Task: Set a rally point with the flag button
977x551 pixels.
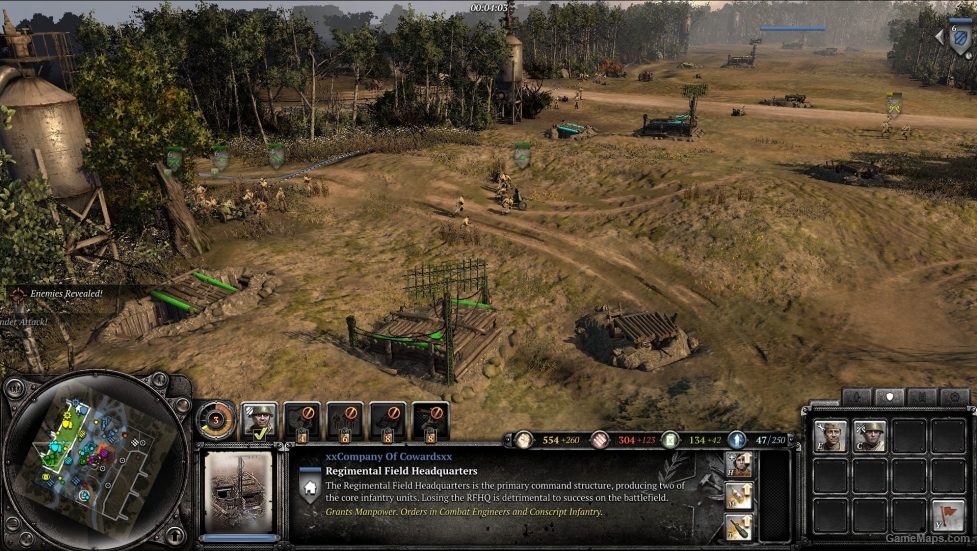Action: pos(948,515)
